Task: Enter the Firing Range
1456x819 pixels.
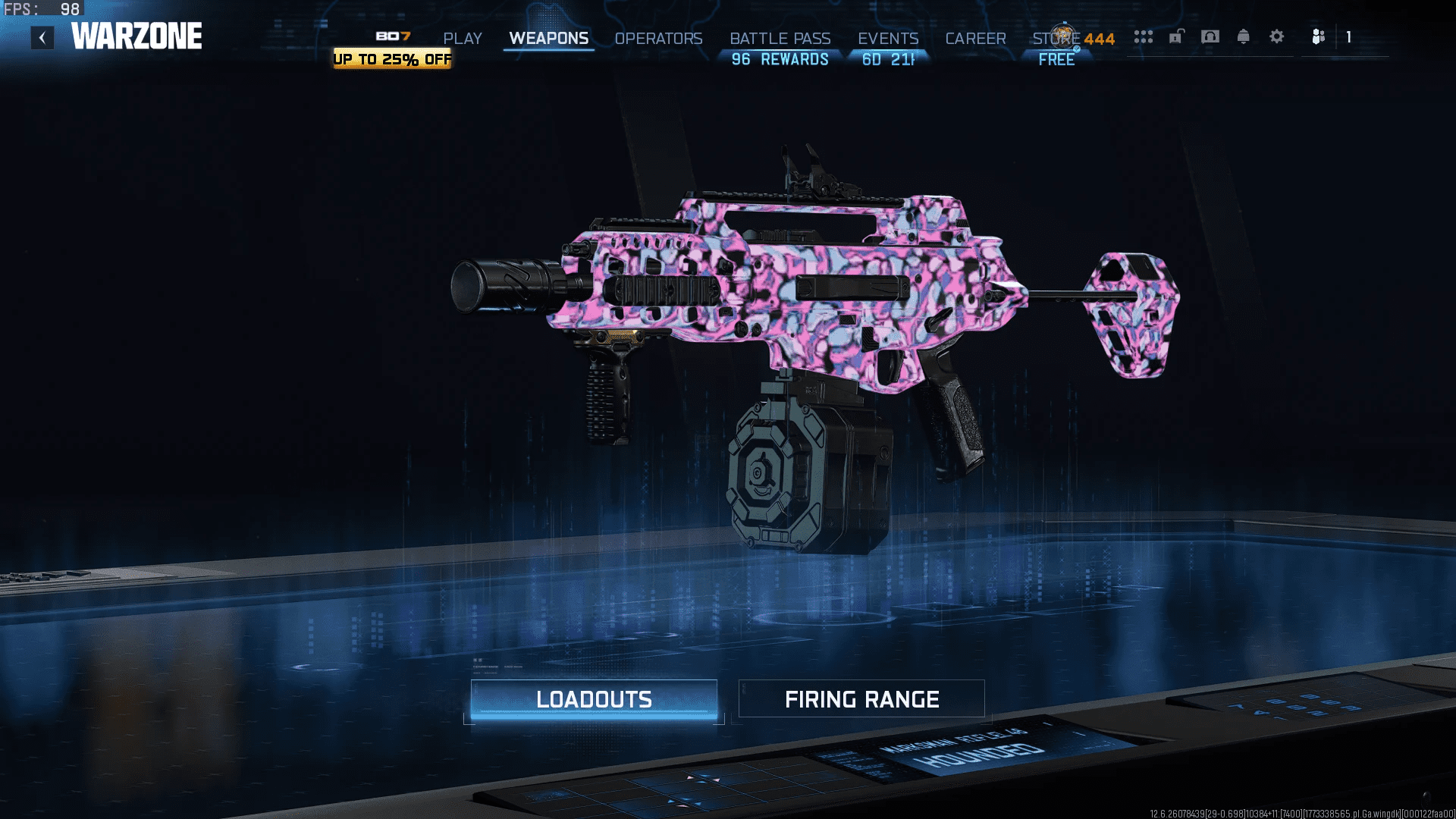Action: point(861,699)
